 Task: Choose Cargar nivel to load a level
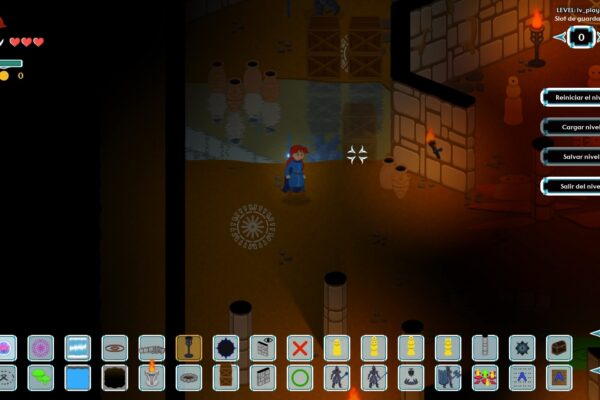click(572, 127)
